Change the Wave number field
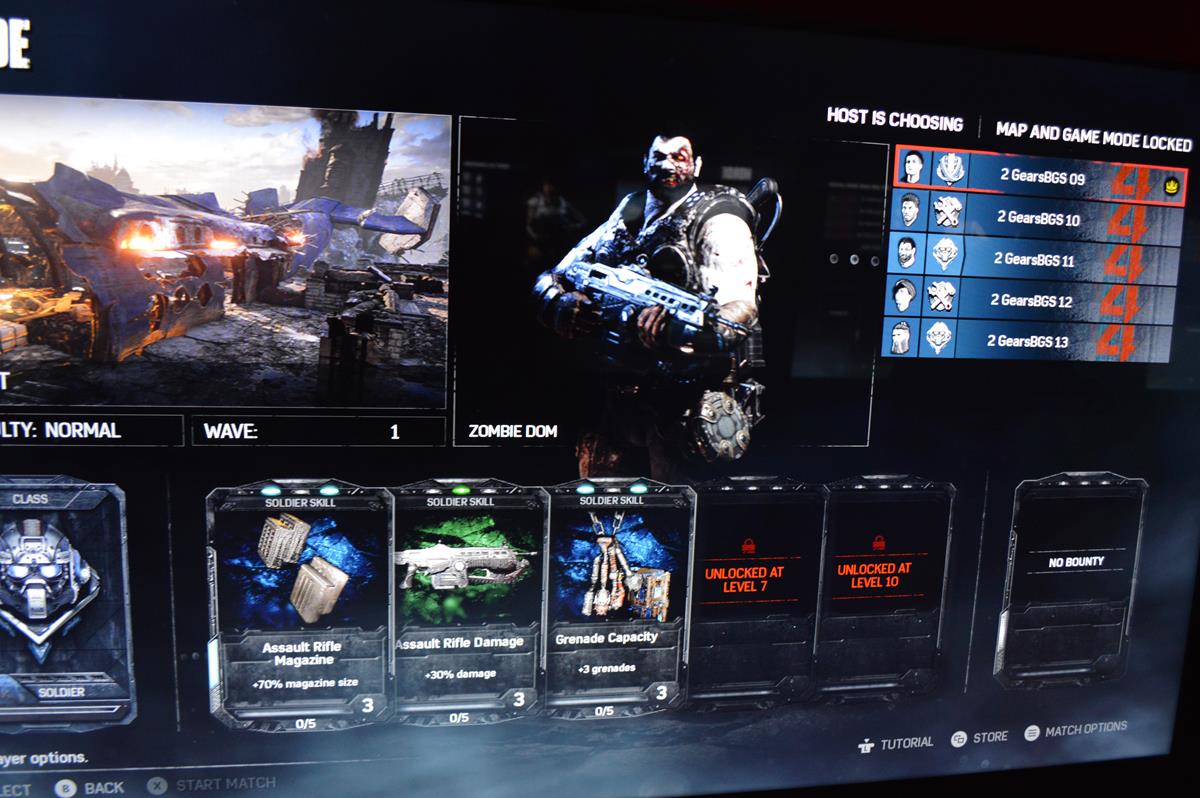Screen dimensions: 1200x798 (318, 432)
